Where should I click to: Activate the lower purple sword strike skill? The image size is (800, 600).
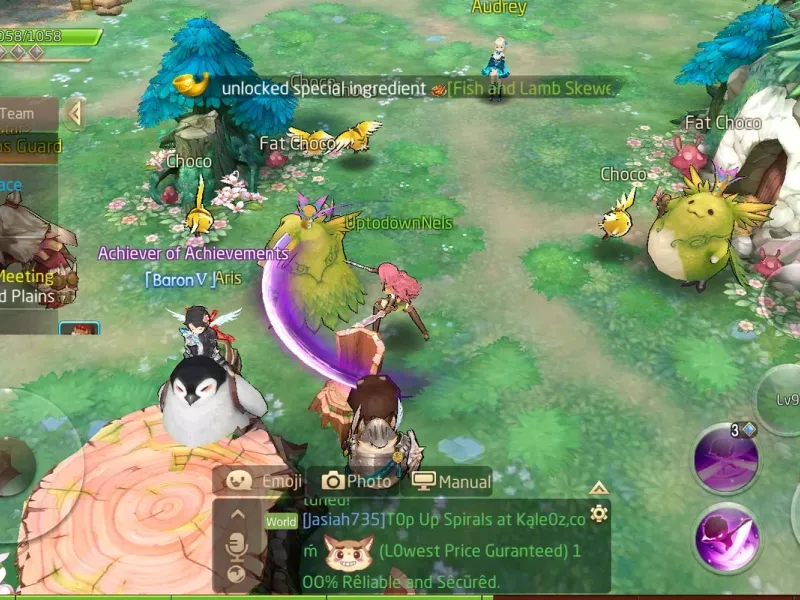pos(726,538)
